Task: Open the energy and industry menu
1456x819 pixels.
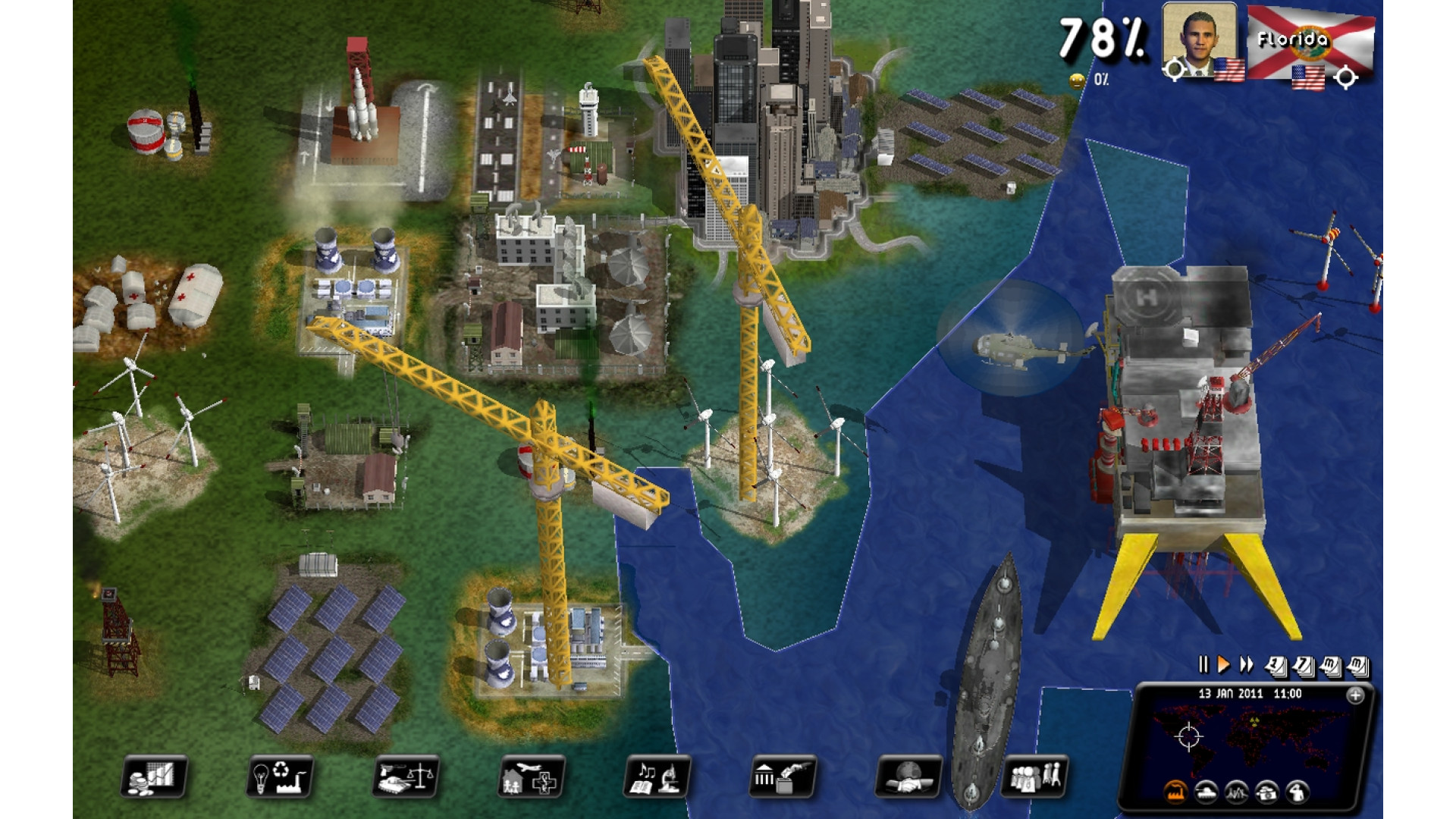Action: 279,777
